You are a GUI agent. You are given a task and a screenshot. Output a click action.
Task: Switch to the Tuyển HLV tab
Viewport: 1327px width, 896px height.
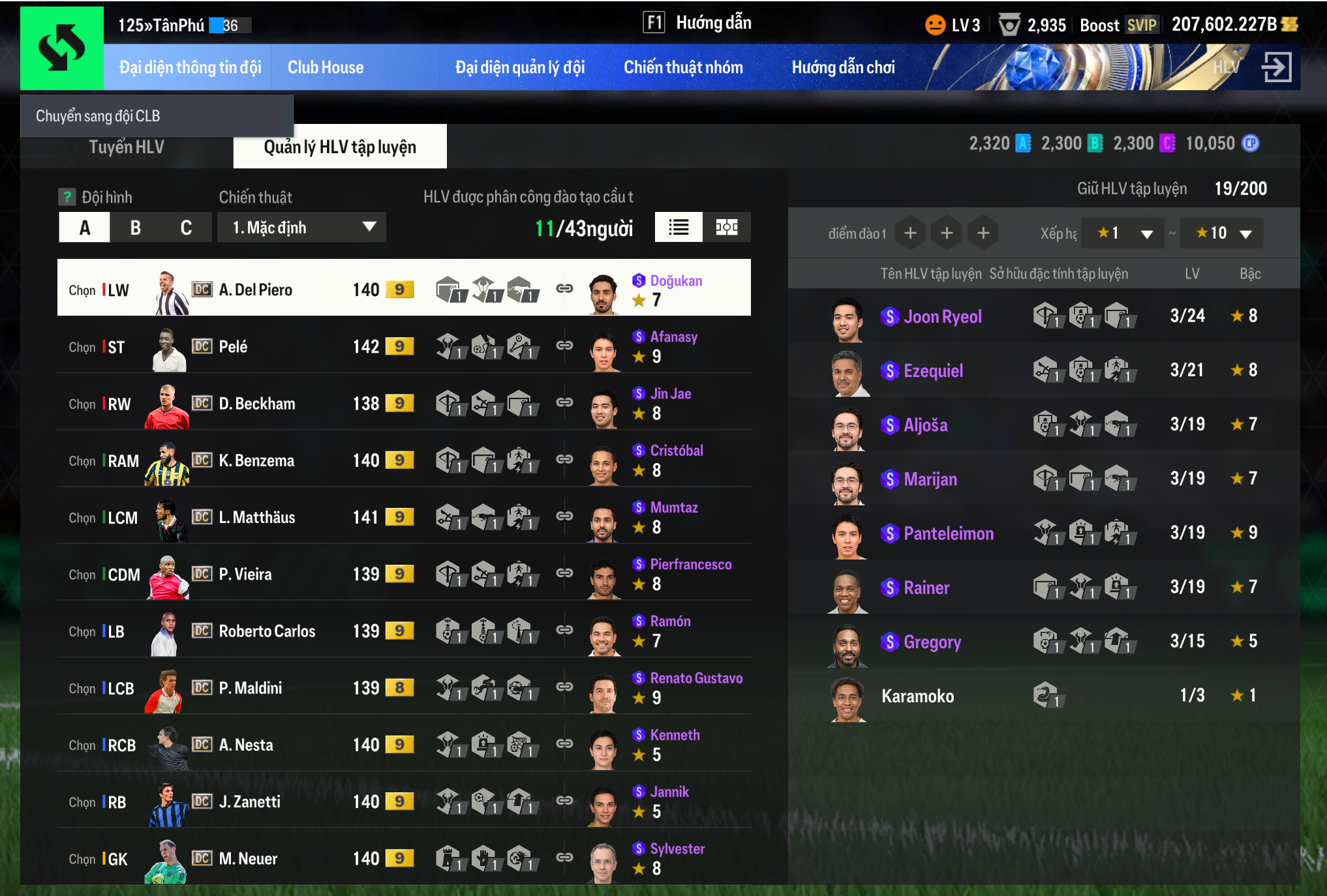127,147
